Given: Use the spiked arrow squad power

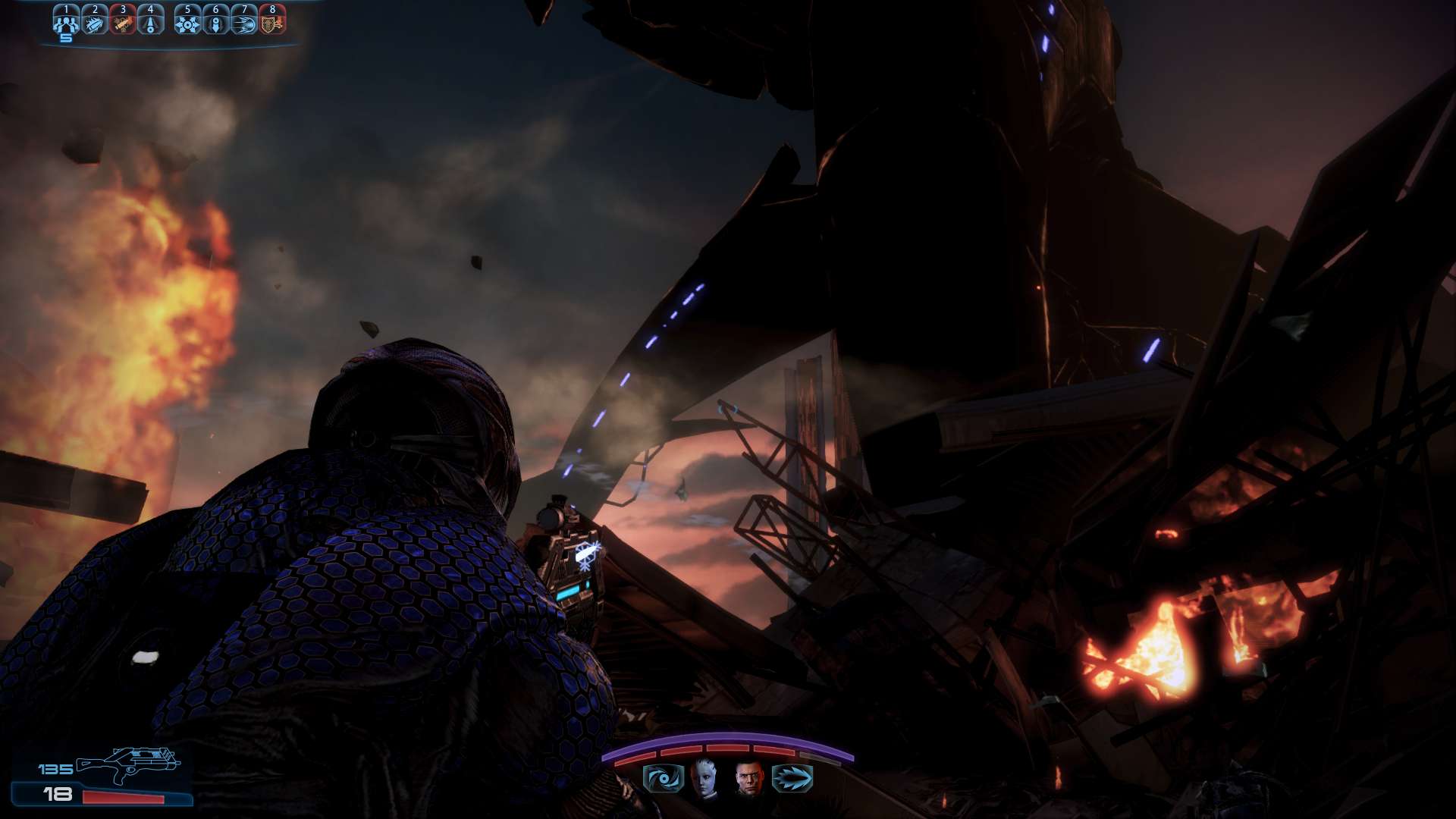Looking at the screenshot, I should [792, 778].
